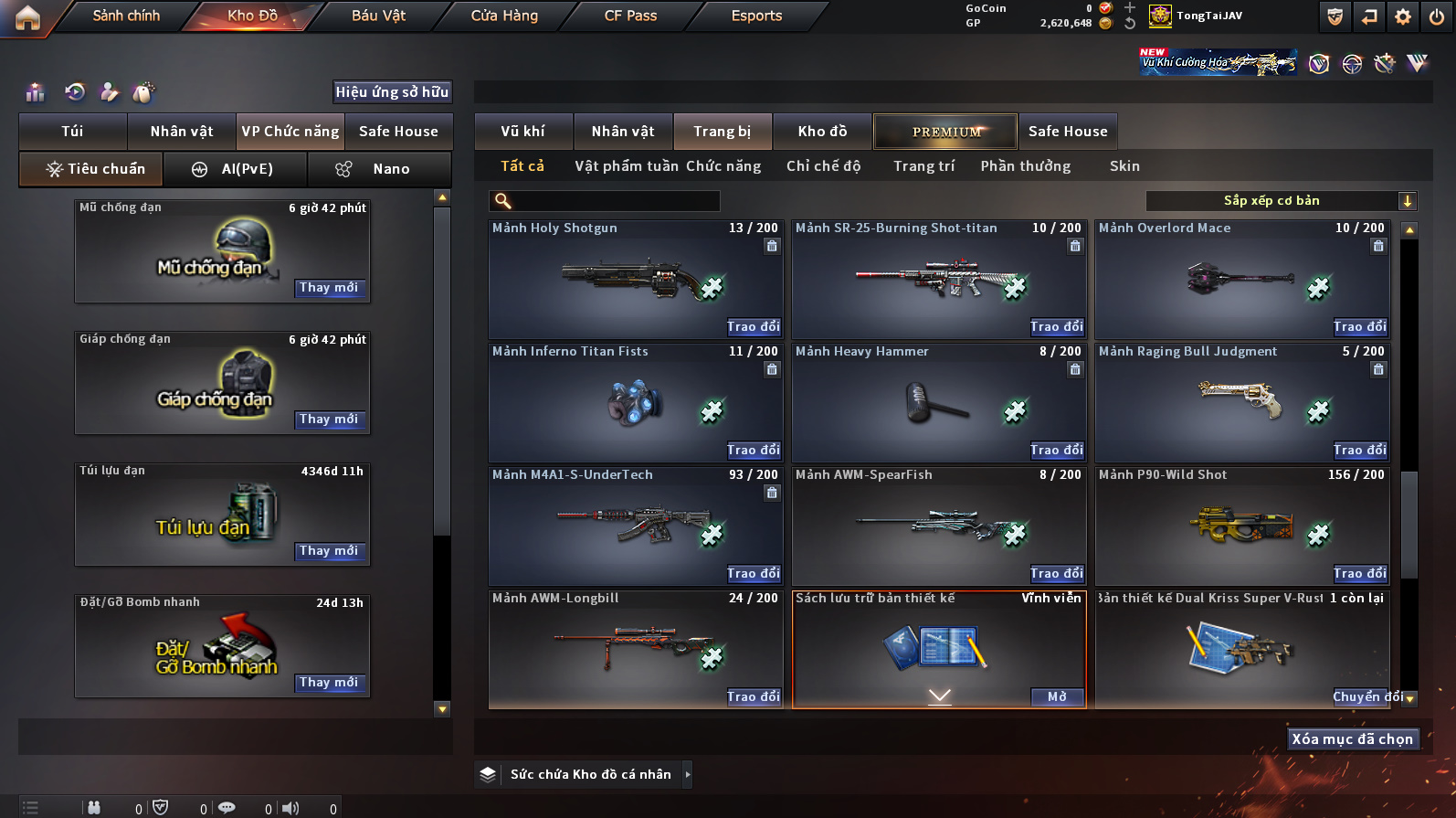The height and width of the screenshot is (818, 1456).
Task: Switch to the Esports tab
Action: point(756,16)
